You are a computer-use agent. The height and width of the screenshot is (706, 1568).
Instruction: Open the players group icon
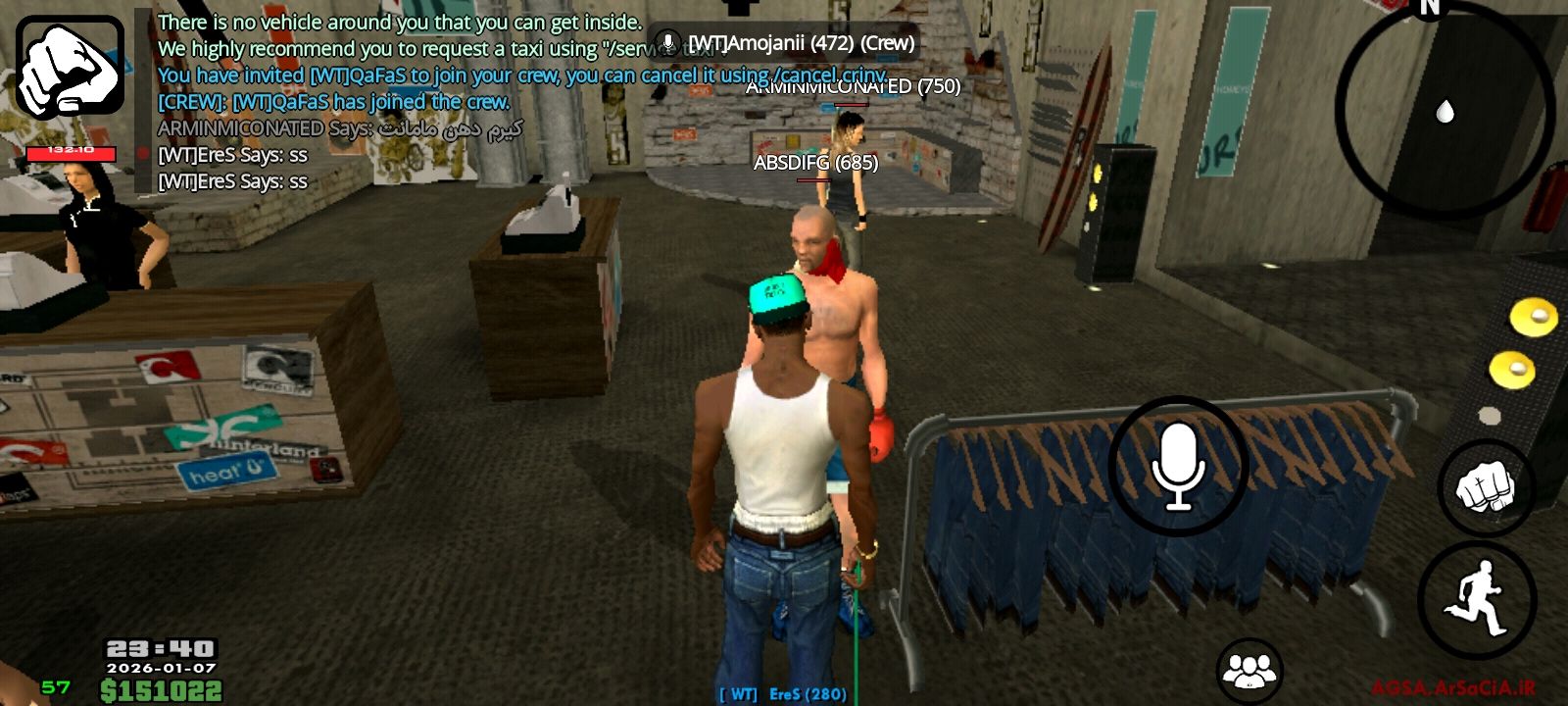1249,671
